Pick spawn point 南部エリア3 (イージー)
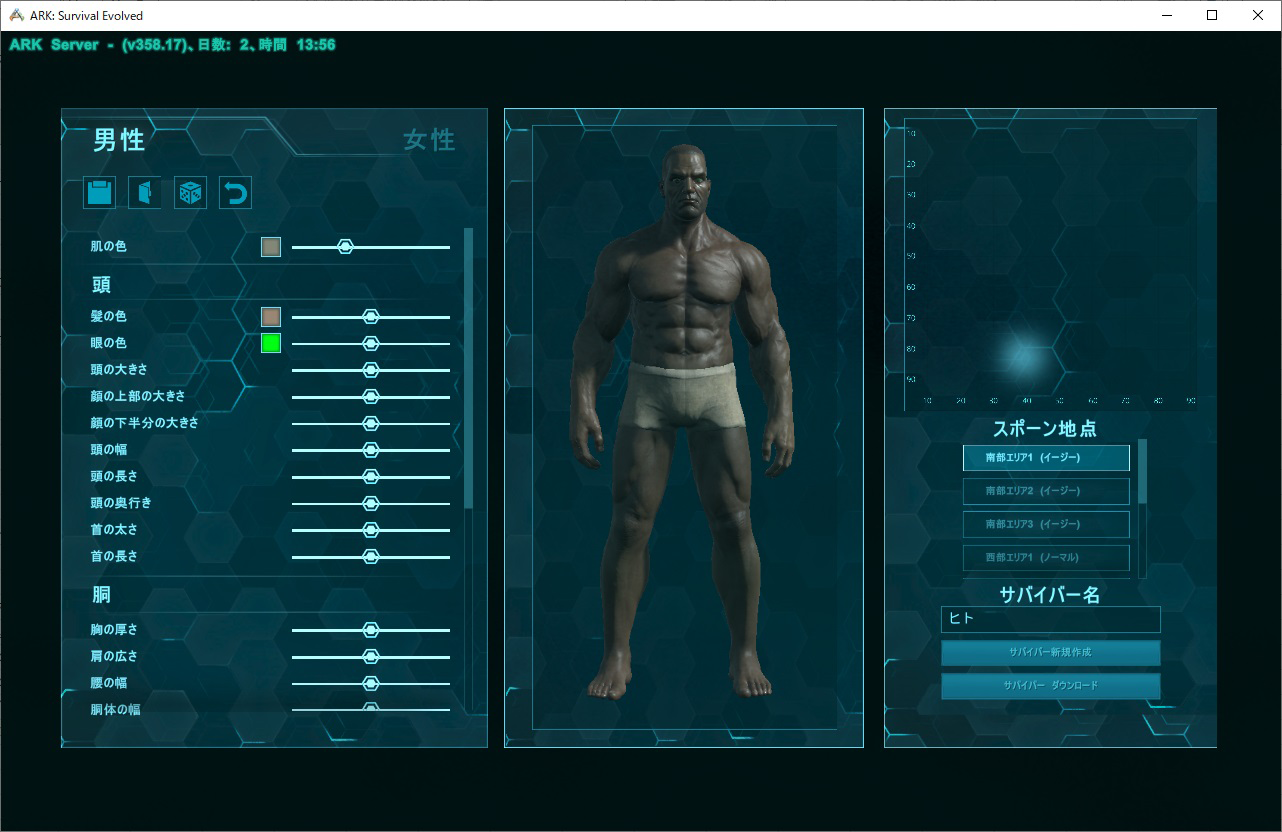Image resolution: width=1282 pixels, height=832 pixels. pyautogui.click(x=1046, y=524)
